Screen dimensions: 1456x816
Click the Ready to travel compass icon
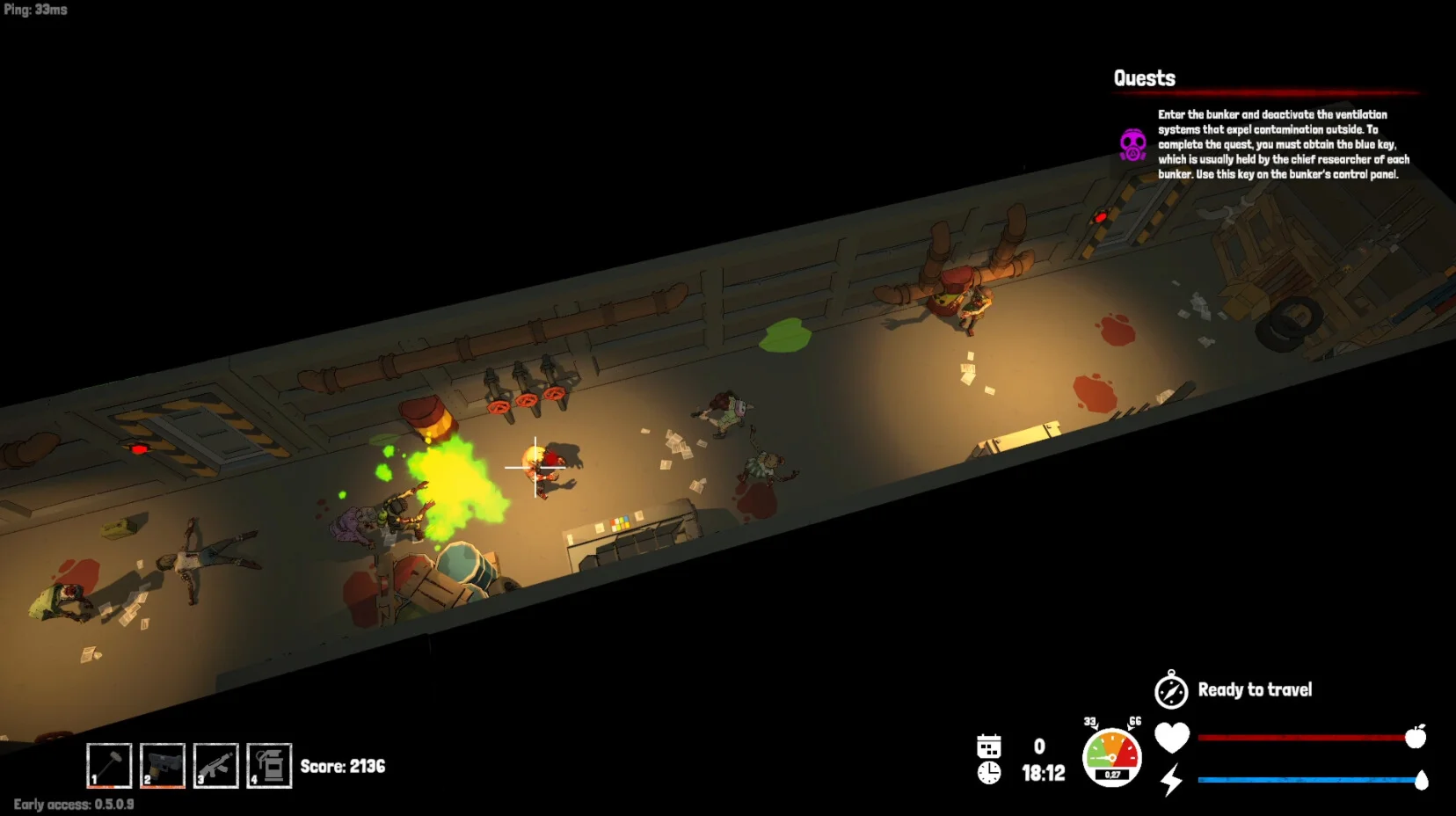pyautogui.click(x=1171, y=690)
